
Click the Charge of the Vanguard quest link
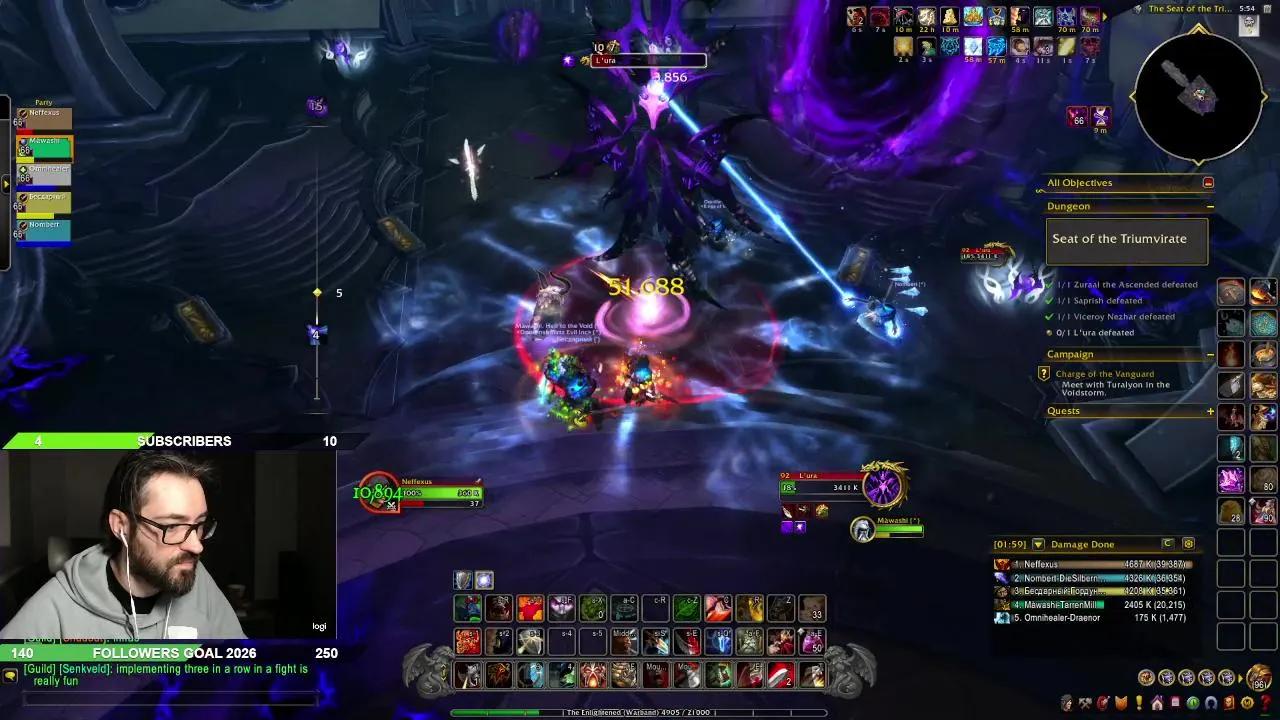[x=1105, y=373]
